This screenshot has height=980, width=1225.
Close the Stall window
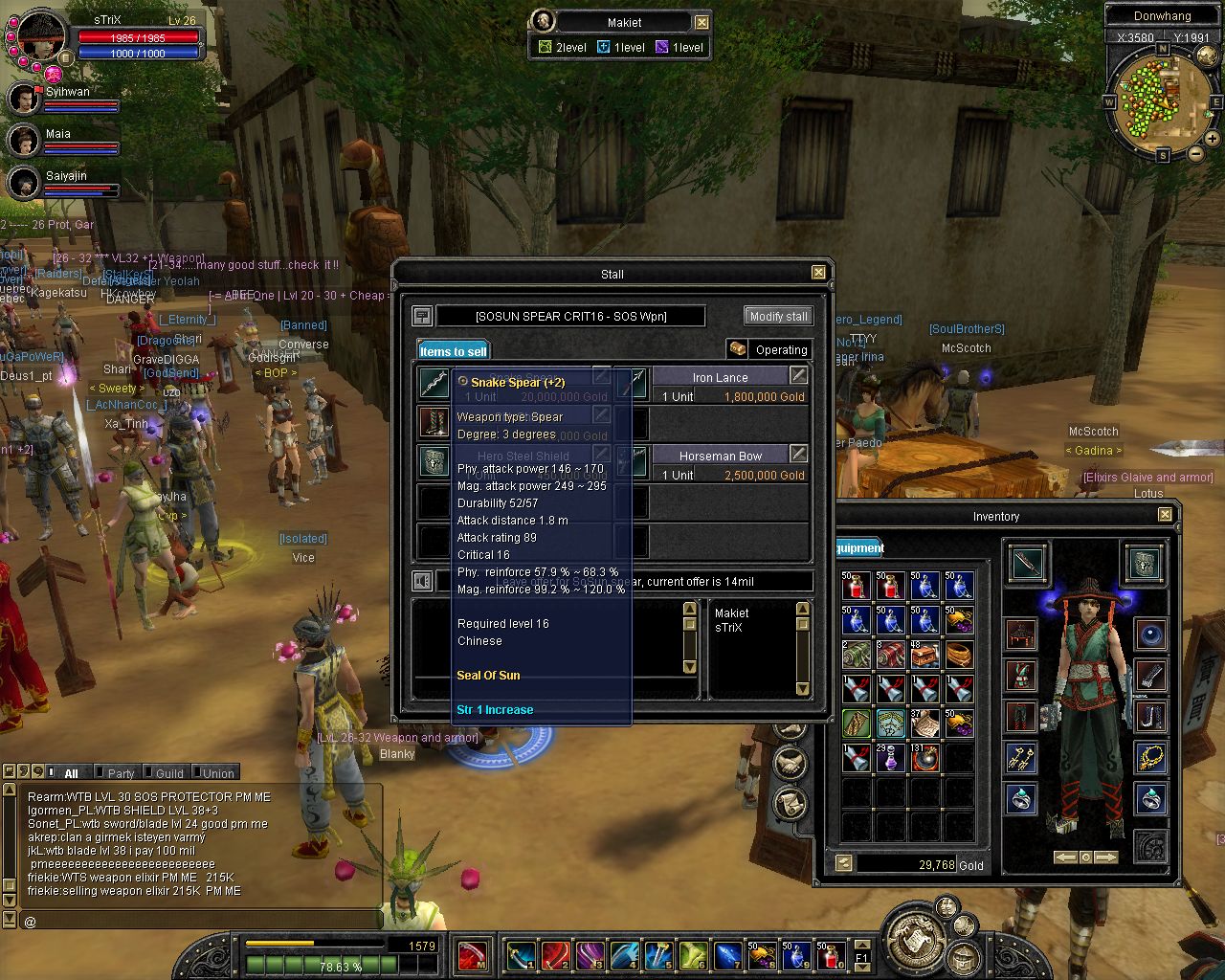[818, 273]
